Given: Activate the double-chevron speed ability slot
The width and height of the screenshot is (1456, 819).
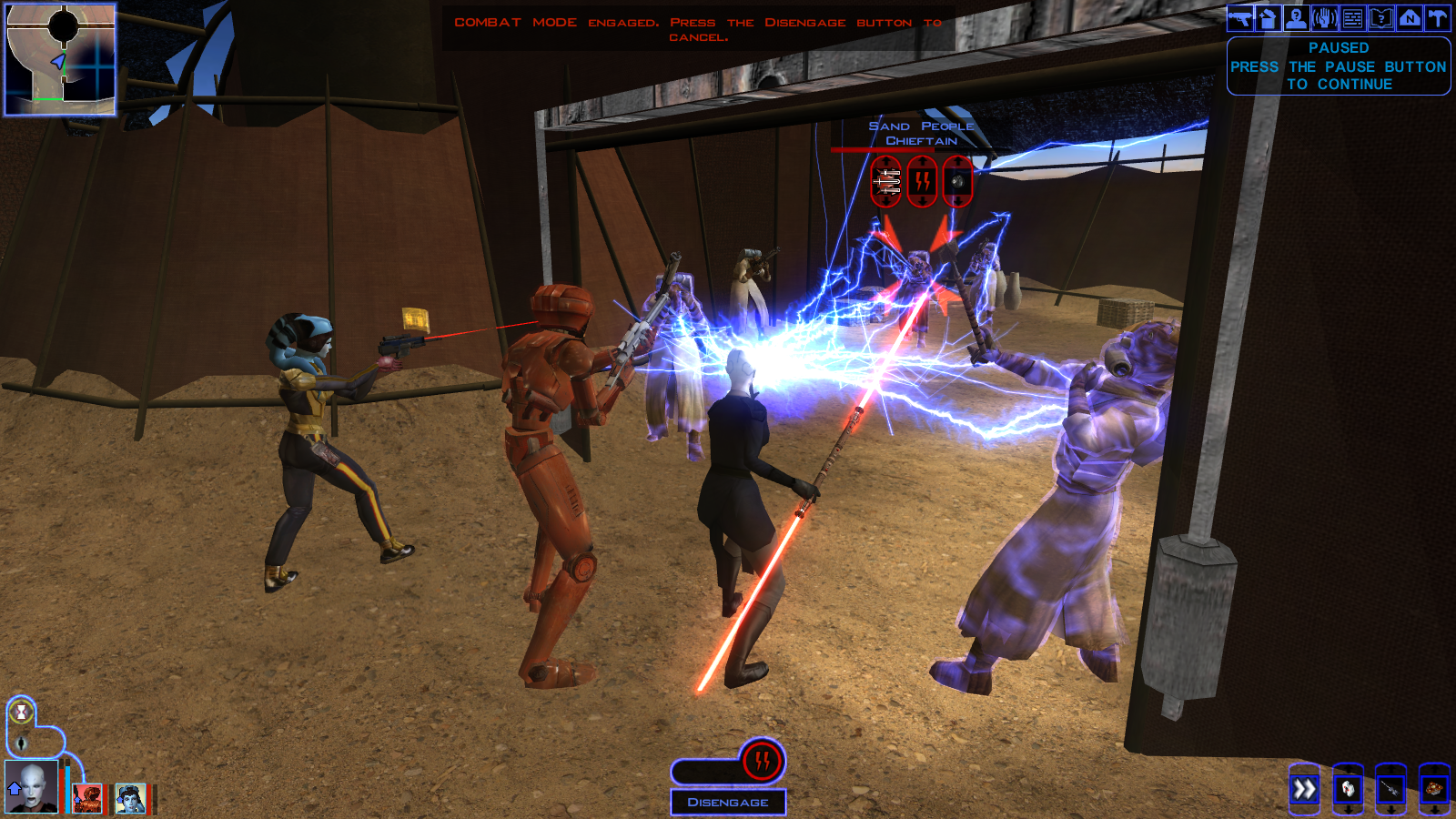Looking at the screenshot, I should (1304, 789).
